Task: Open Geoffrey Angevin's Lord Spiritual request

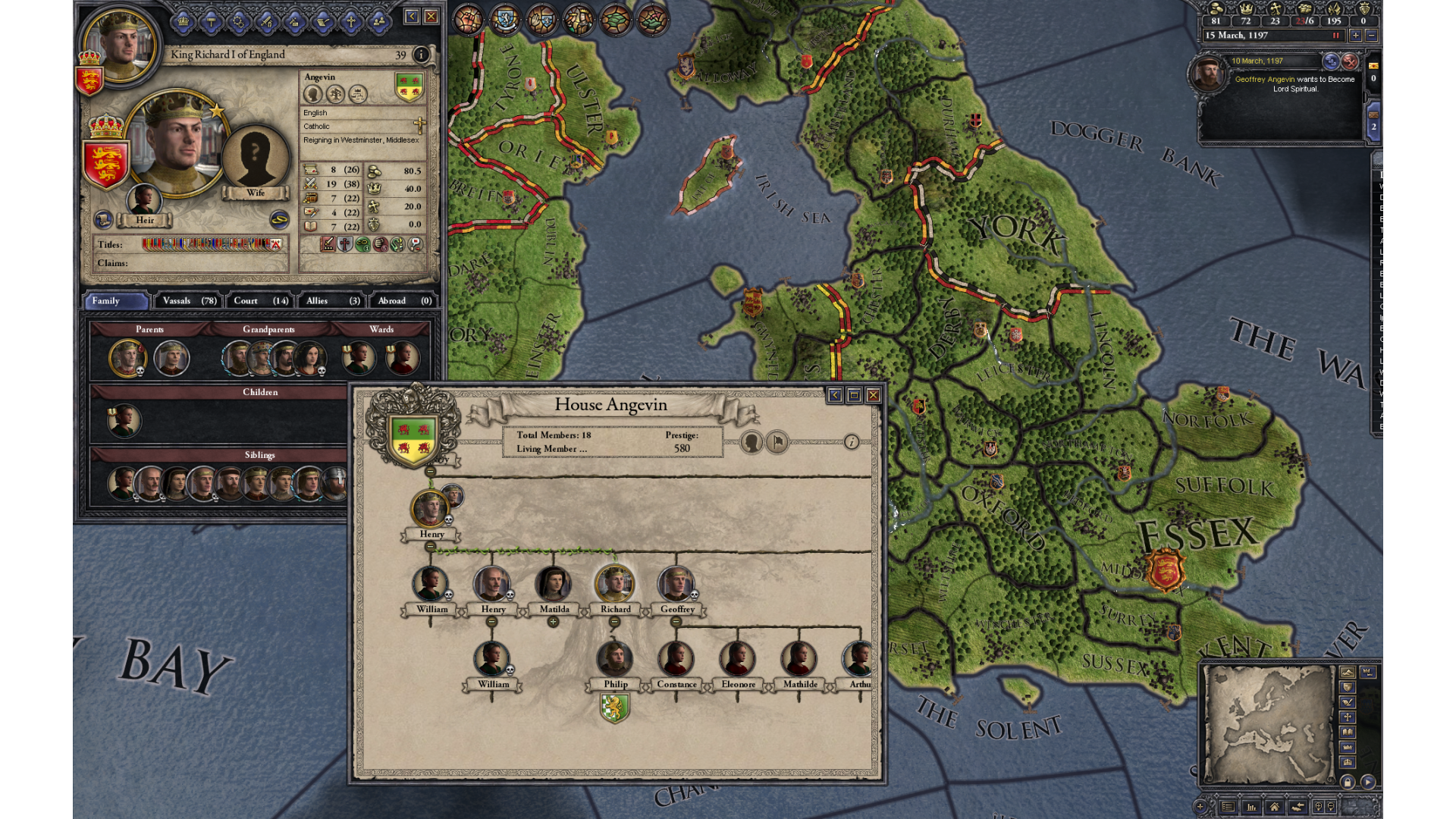Action: coord(1294,83)
